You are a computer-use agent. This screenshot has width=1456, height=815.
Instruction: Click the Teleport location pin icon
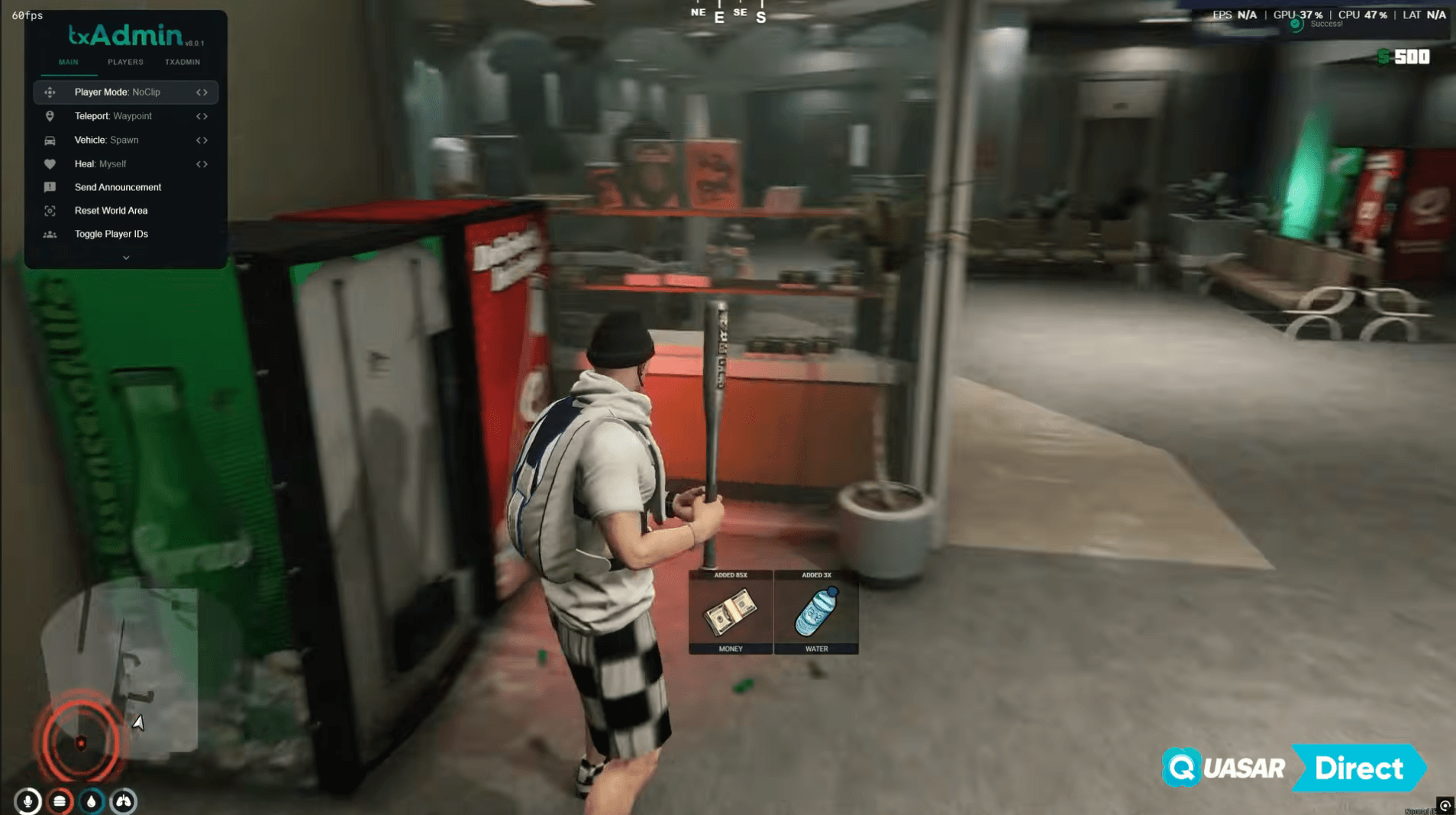(x=50, y=115)
